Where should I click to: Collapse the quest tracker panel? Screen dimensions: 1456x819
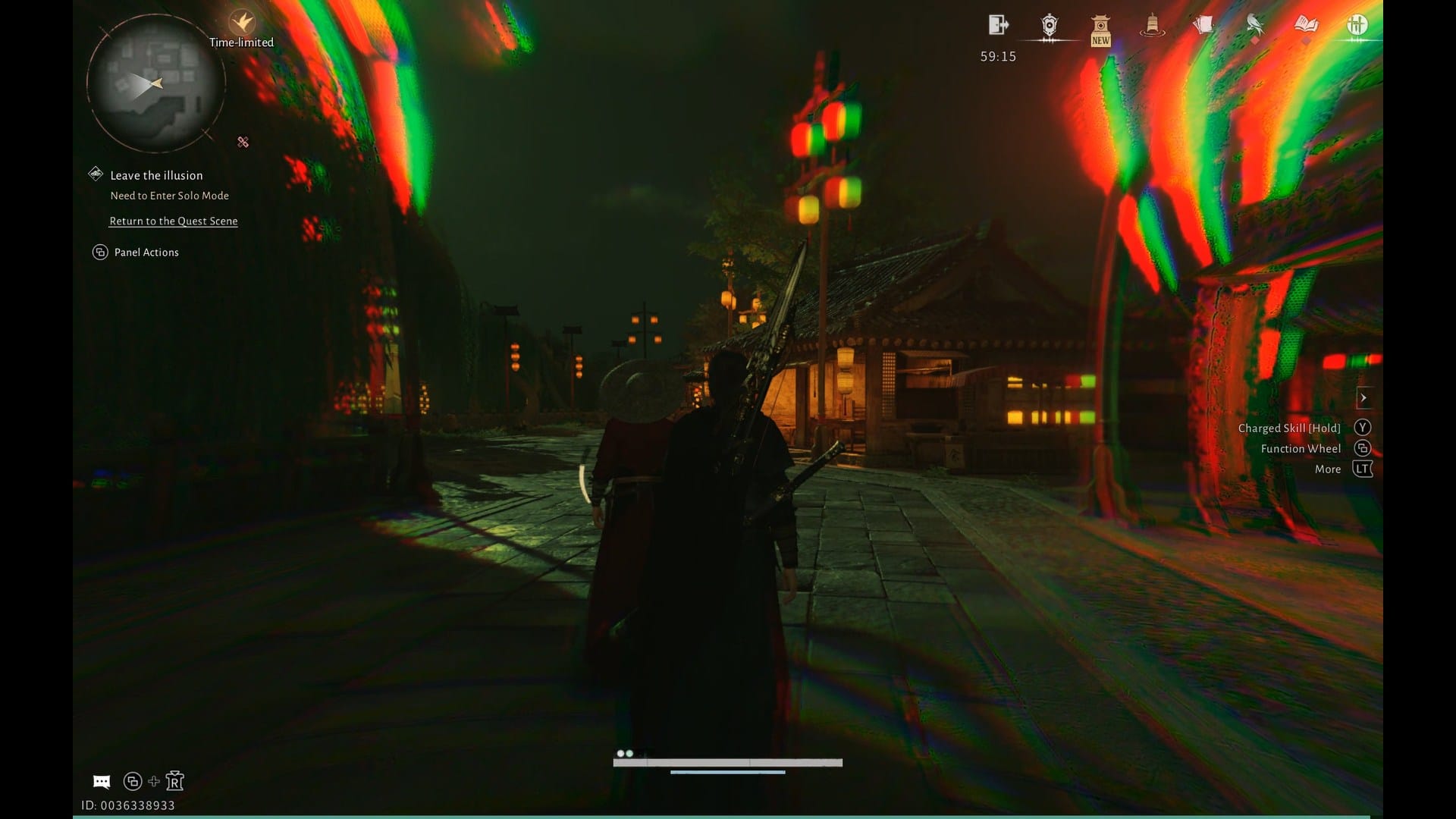pyautogui.click(x=243, y=142)
